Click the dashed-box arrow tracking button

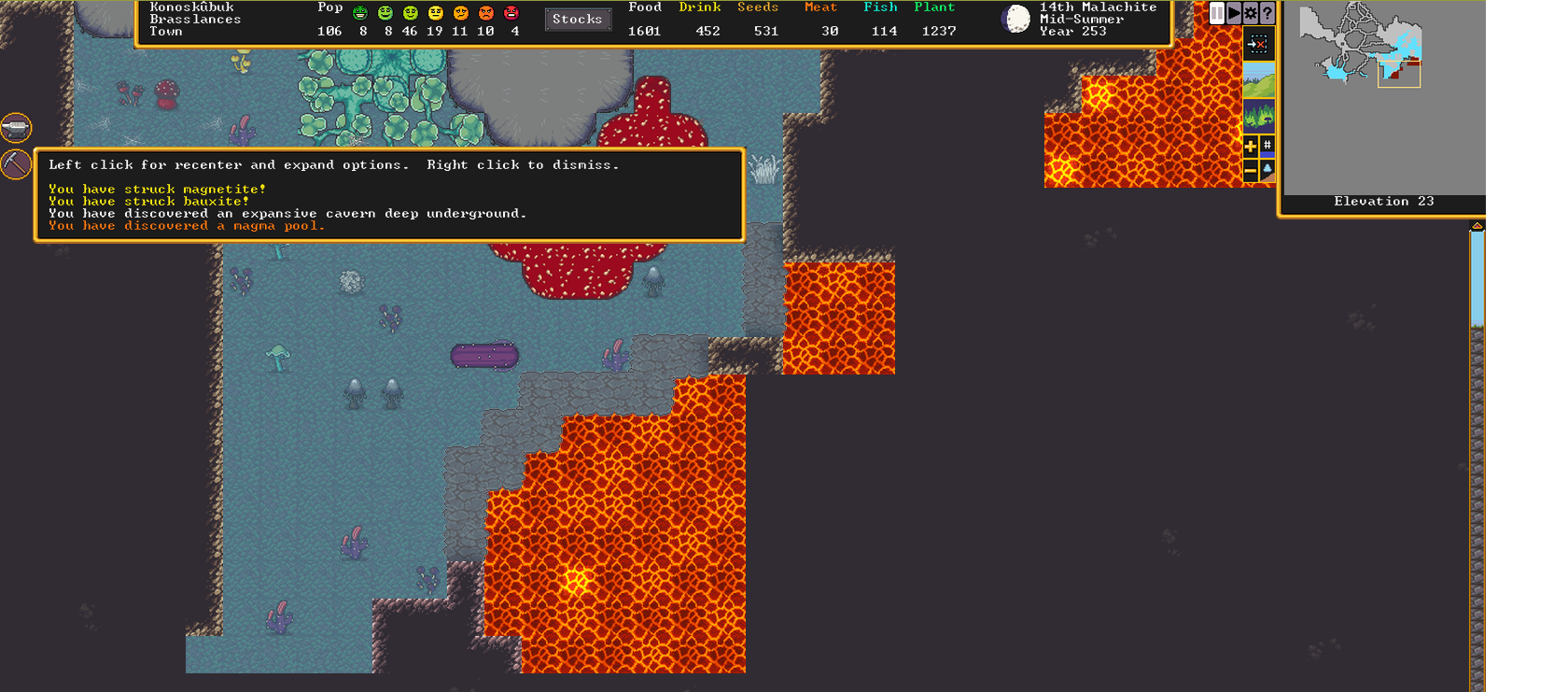tap(1257, 44)
